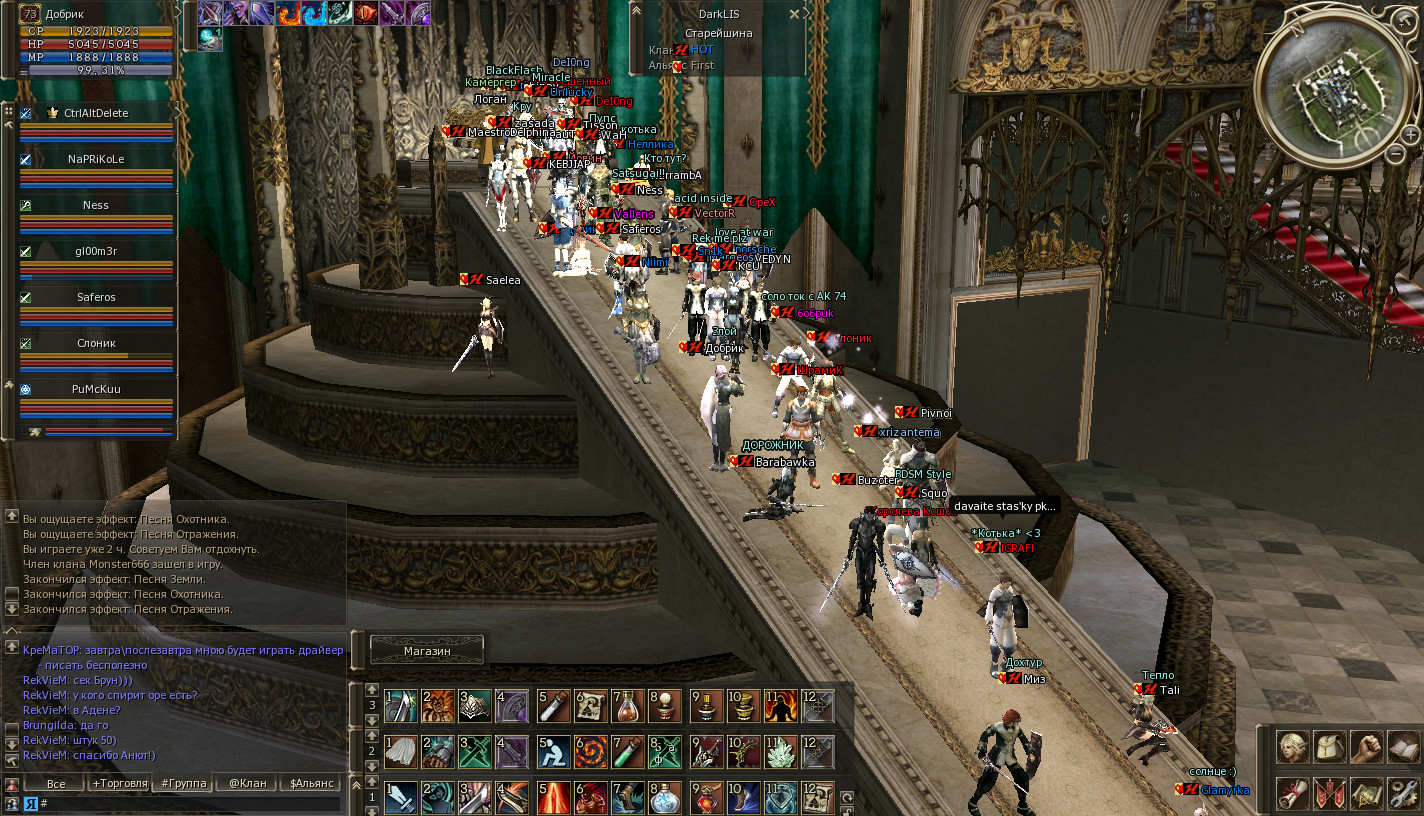The width and height of the screenshot is (1424, 816).
Task: Click the Магазин button
Action: pos(427,650)
